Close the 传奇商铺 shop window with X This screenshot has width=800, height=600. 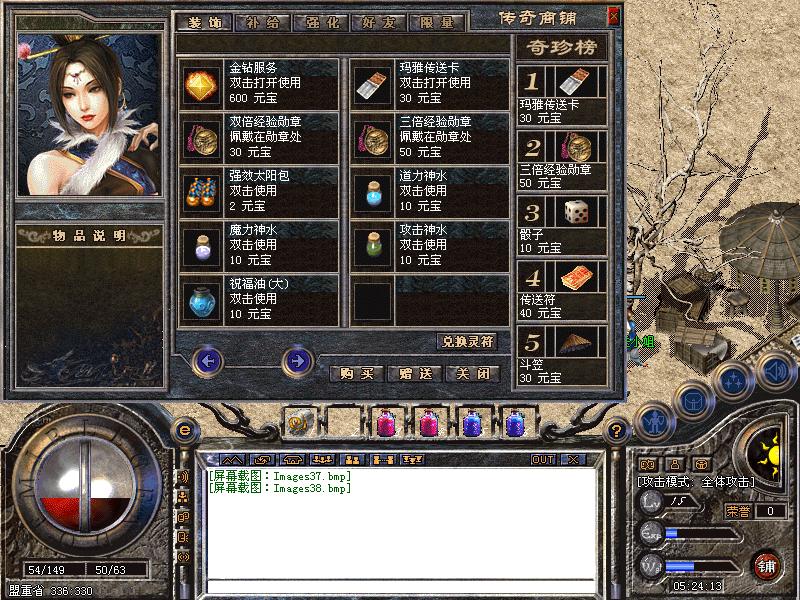click(x=613, y=17)
